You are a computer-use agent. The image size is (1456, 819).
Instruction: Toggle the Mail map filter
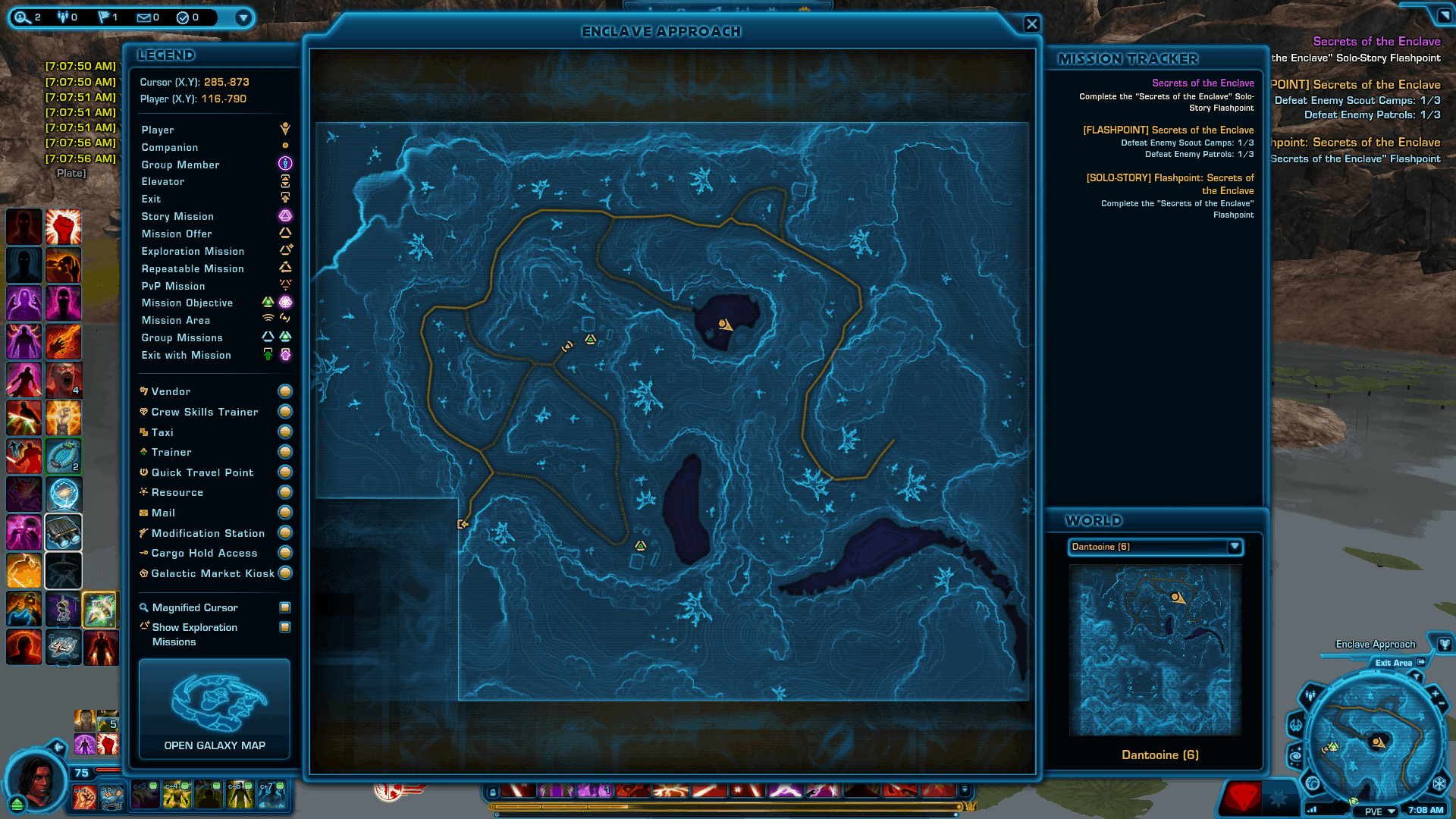pos(285,513)
